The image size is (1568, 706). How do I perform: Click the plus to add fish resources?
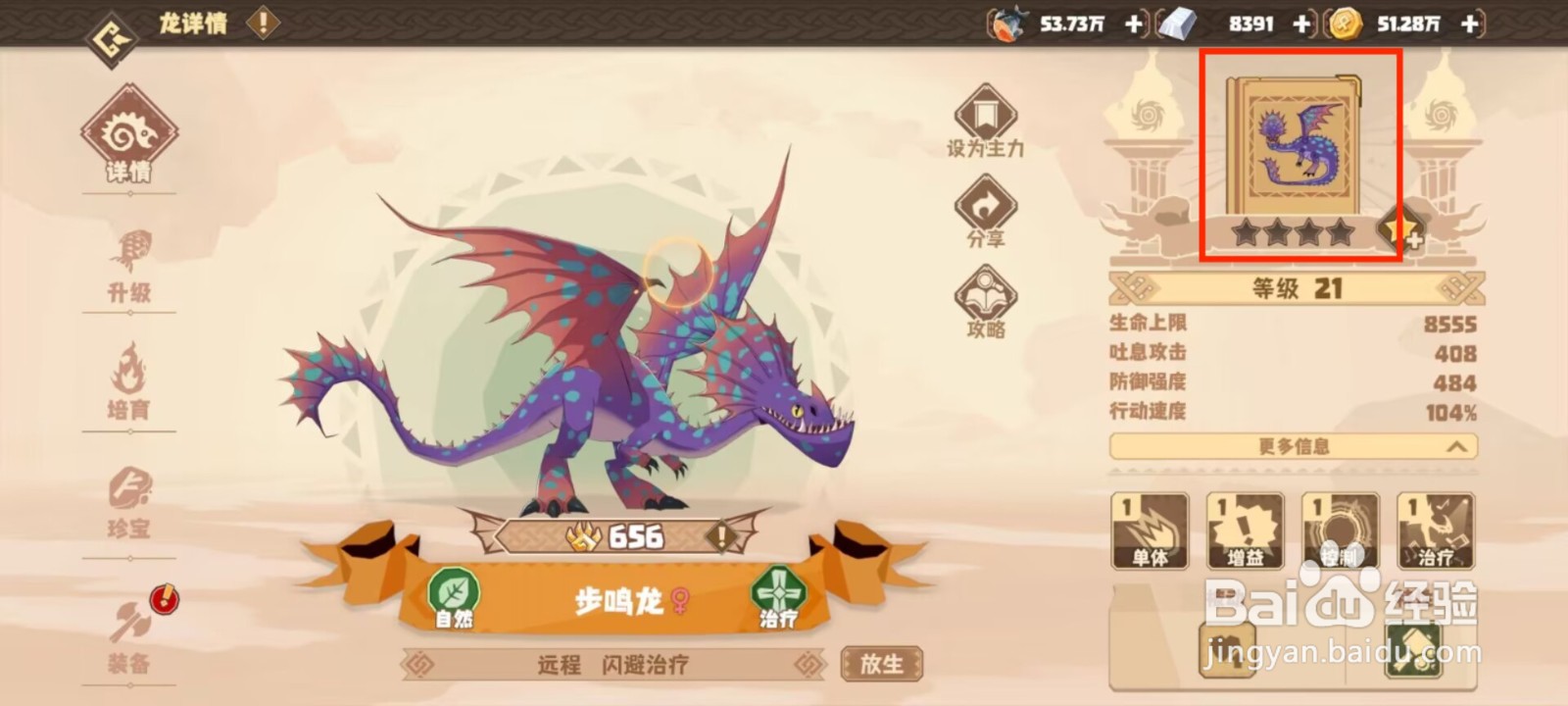click(1134, 25)
